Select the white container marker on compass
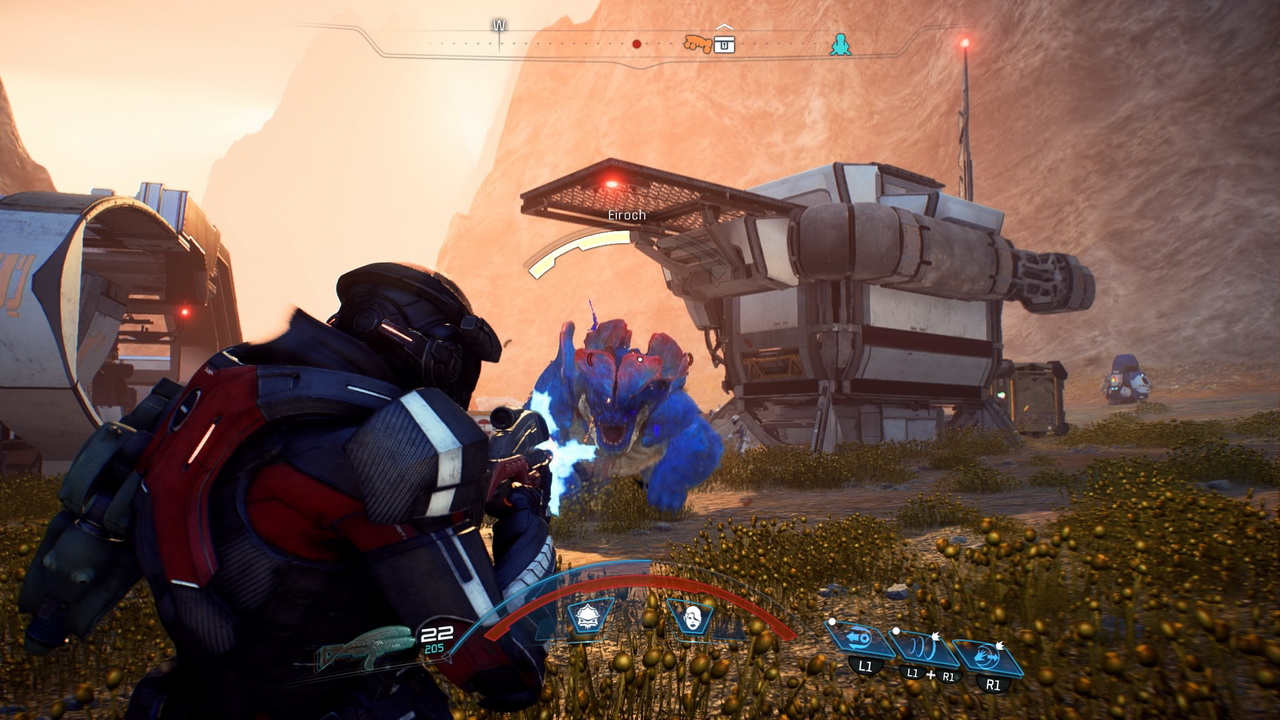 (x=724, y=43)
